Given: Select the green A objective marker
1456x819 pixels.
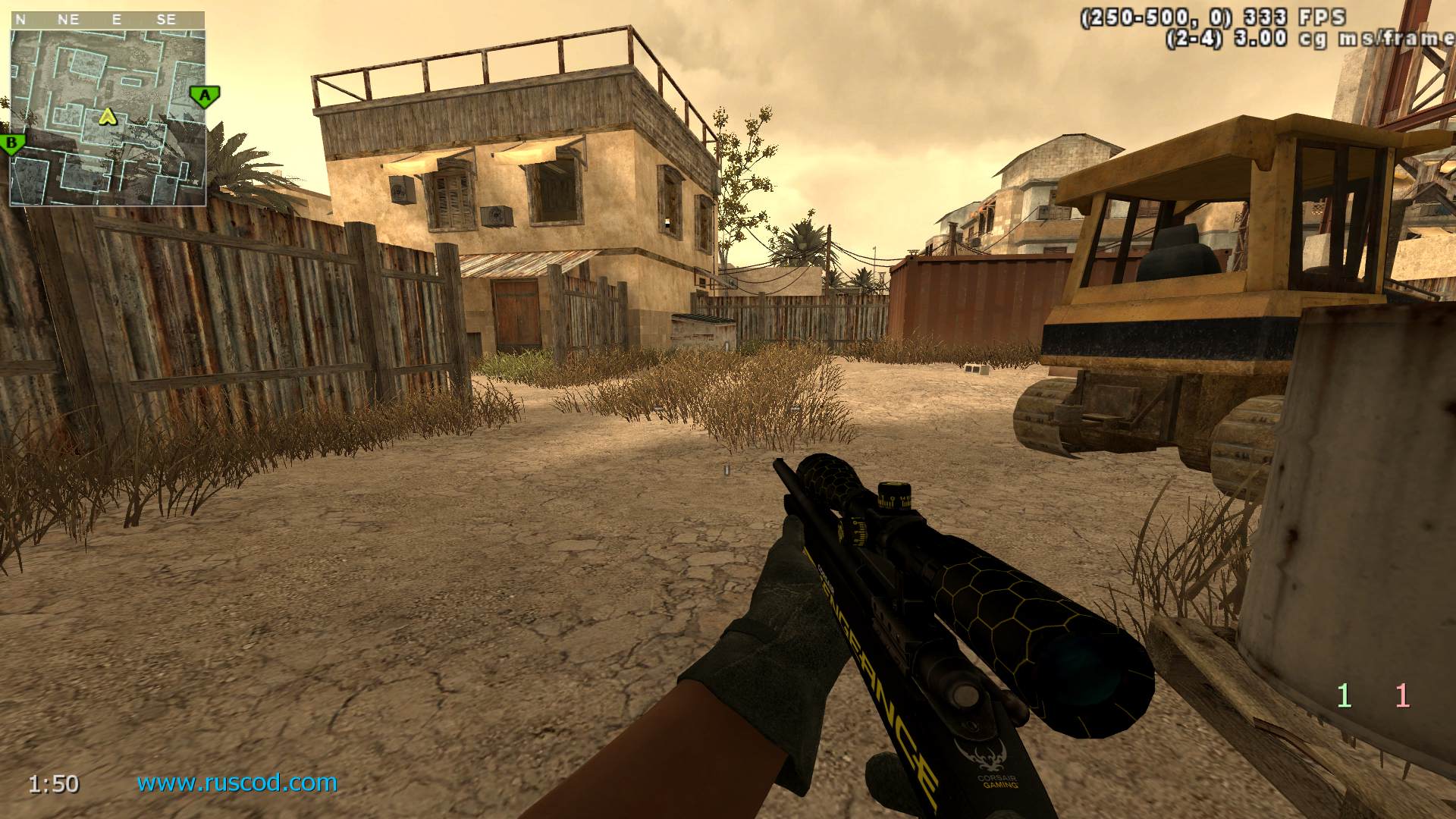Looking at the screenshot, I should (204, 96).
